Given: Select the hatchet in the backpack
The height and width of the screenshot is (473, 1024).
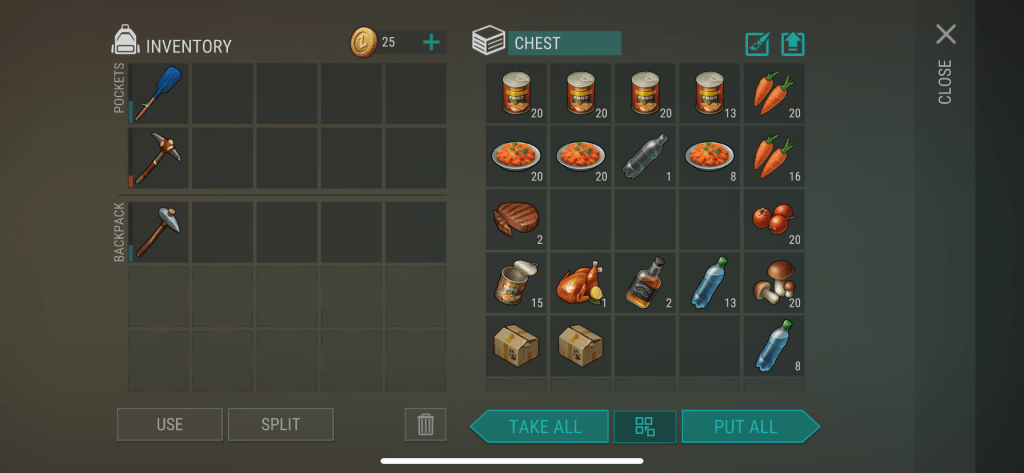Looking at the screenshot, I should 158,231.
